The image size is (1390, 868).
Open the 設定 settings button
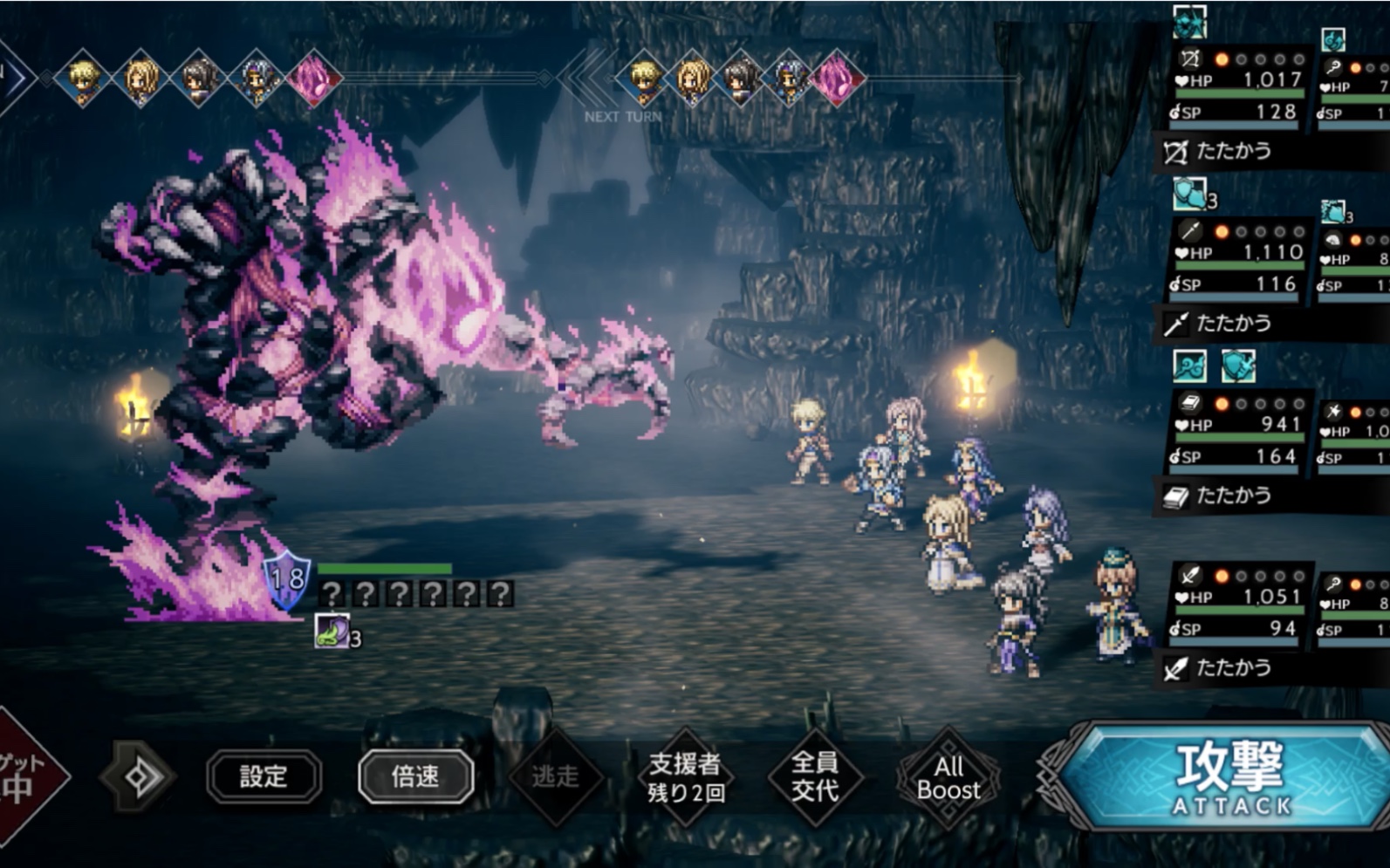click(264, 776)
